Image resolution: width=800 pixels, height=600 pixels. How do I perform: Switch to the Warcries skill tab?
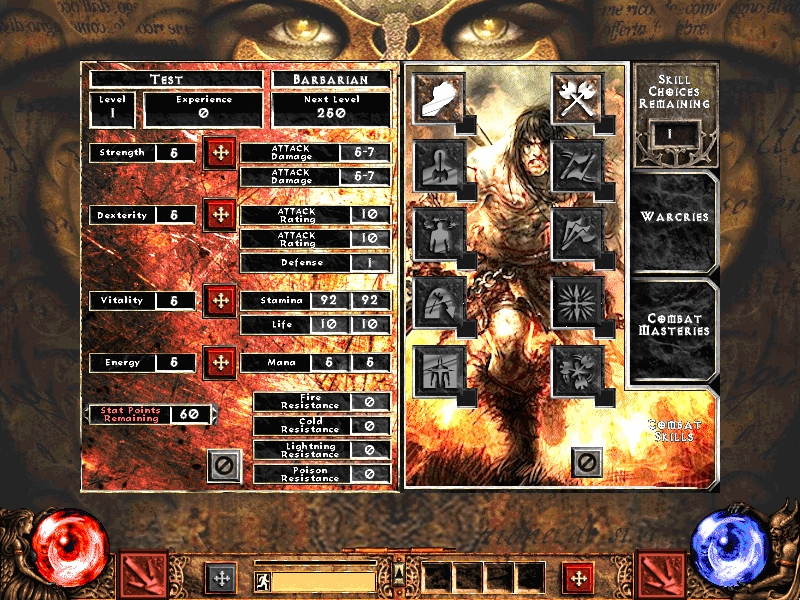(675, 217)
